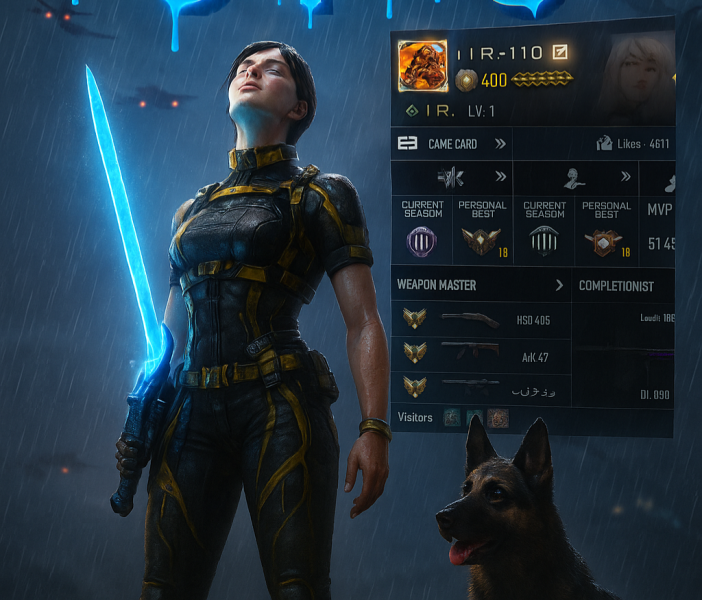Image resolution: width=702 pixels, height=600 pixels.
Task: Give a like with the thumbs-up icon
Action: [604, 144]
